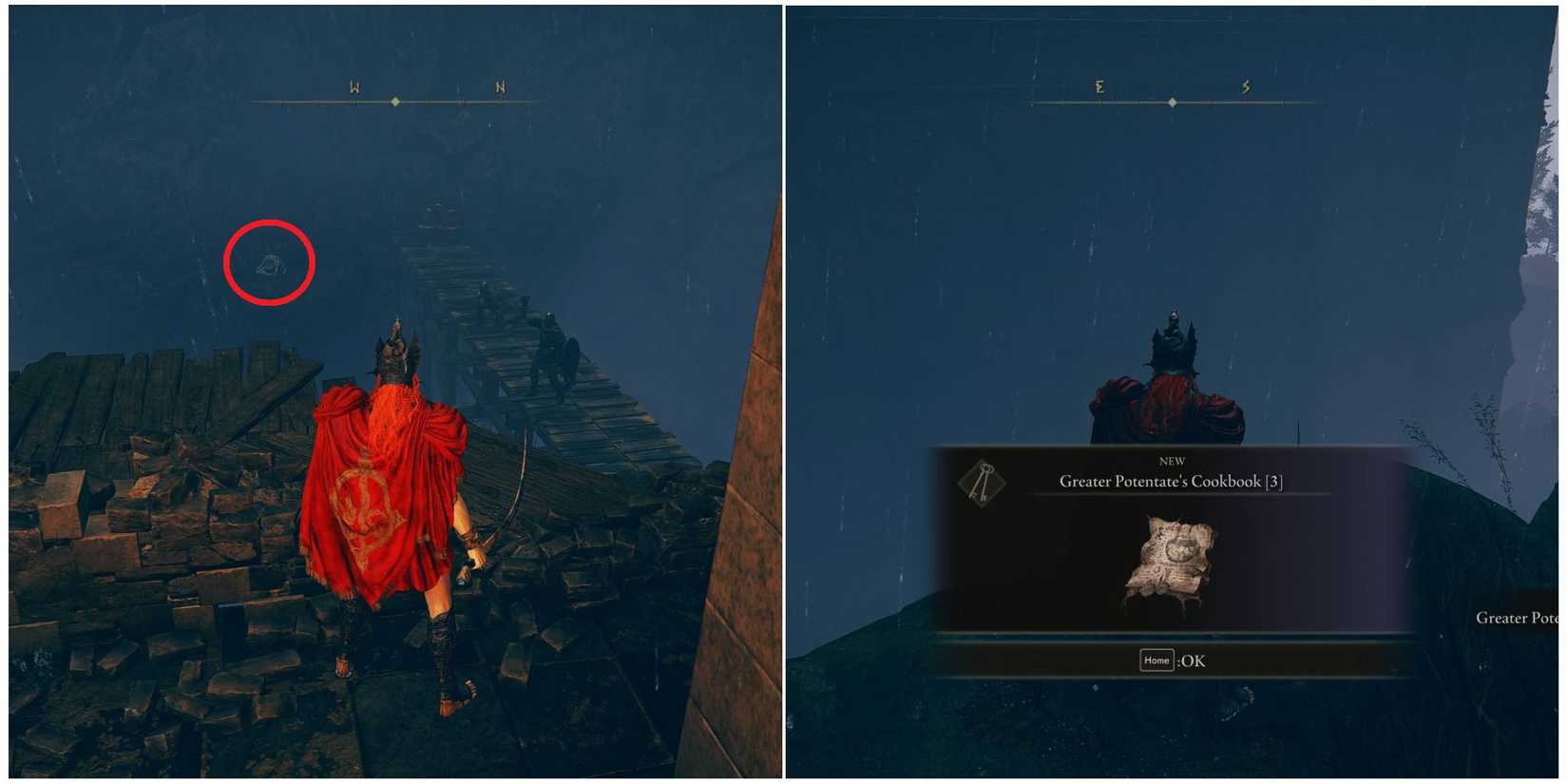Select the diamond marker on the right compass
1568x784 pixels.
click(1173, 100)
